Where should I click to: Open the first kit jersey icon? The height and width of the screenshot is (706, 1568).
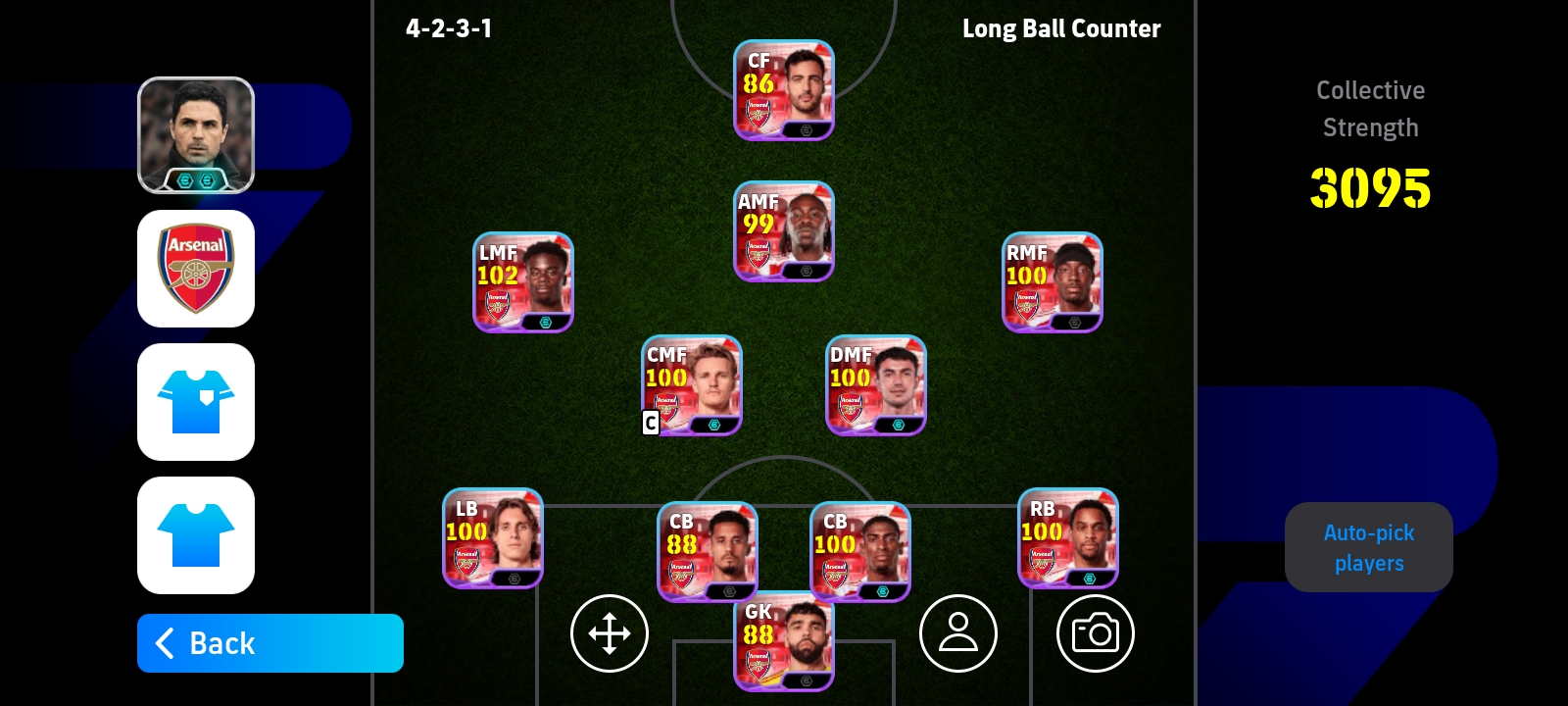[196, 402]
